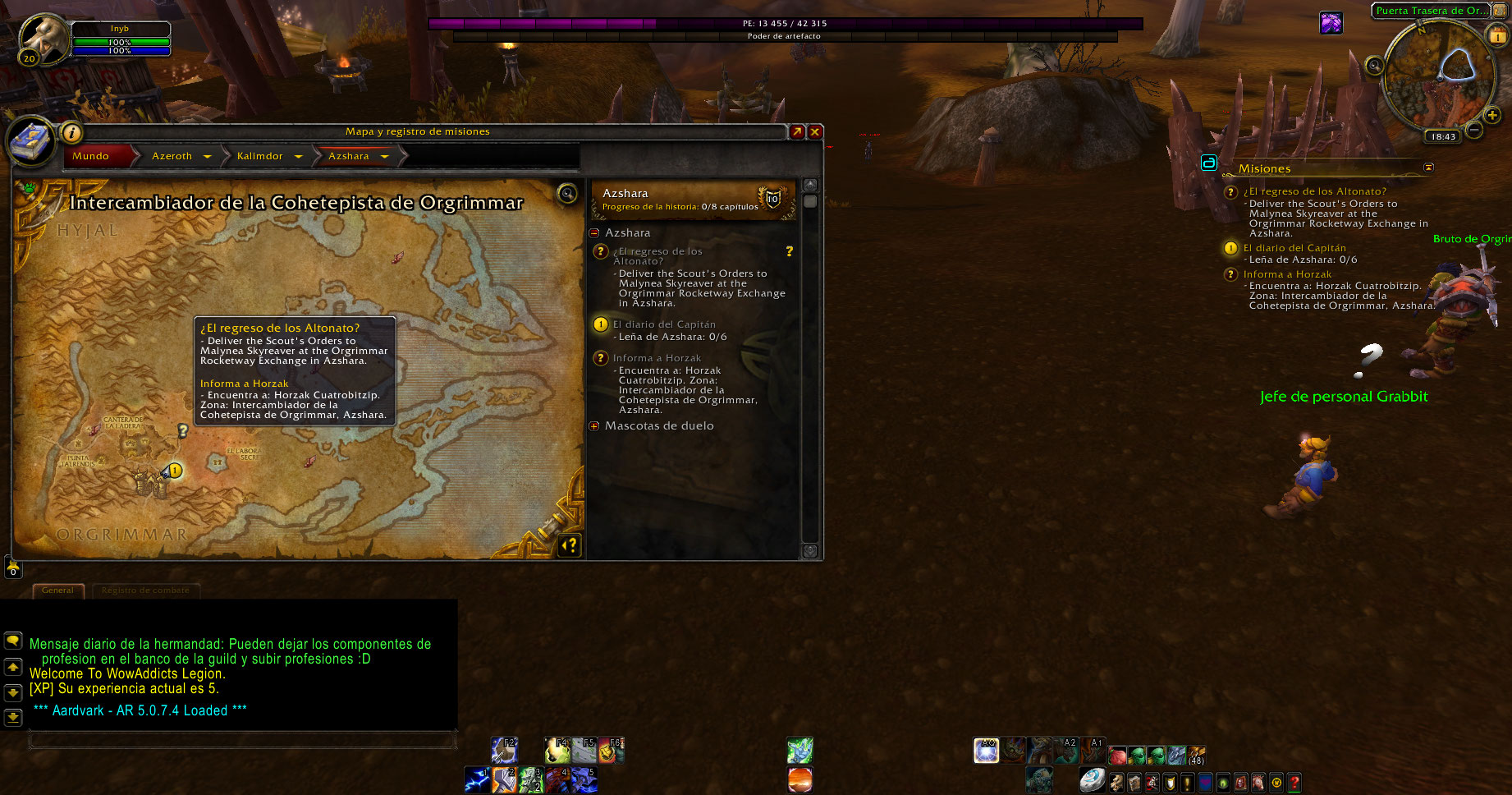Zoom in the minimap
Screen dimensions: 1512x795
click(x=1492, y=115)
